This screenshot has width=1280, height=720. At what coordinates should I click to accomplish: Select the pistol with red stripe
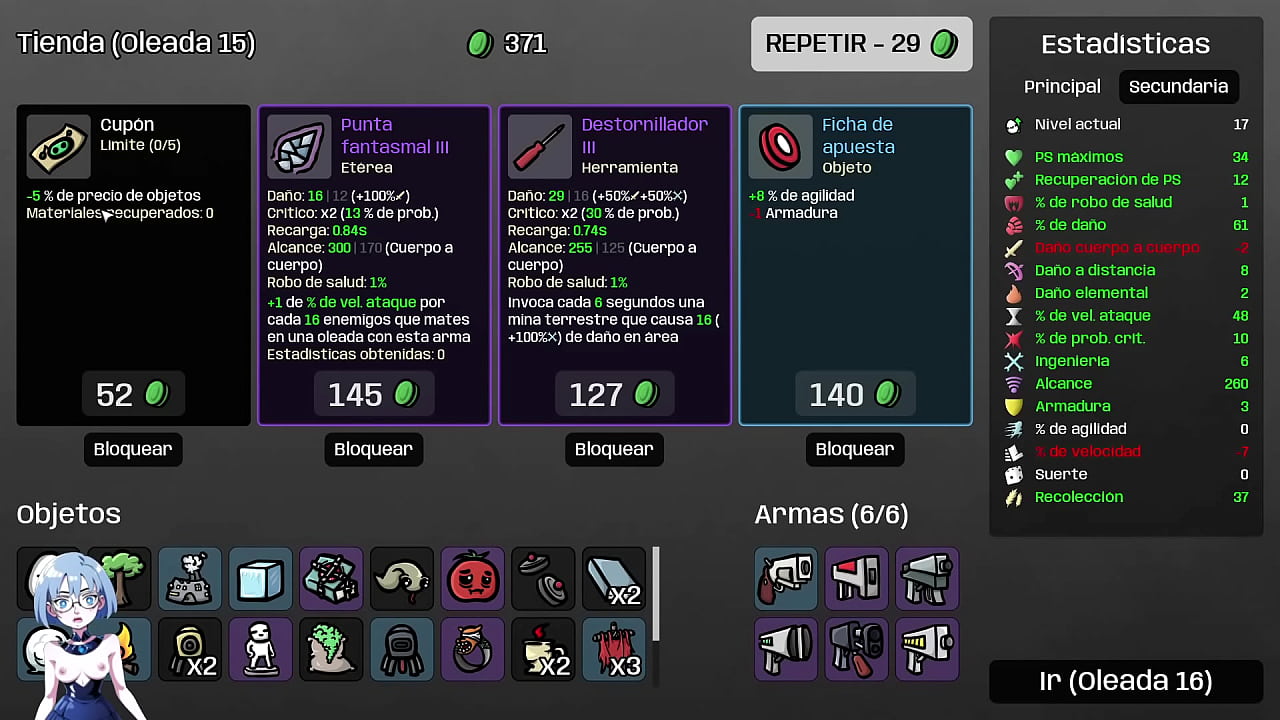pyautogui.click(x=857, y=579)
